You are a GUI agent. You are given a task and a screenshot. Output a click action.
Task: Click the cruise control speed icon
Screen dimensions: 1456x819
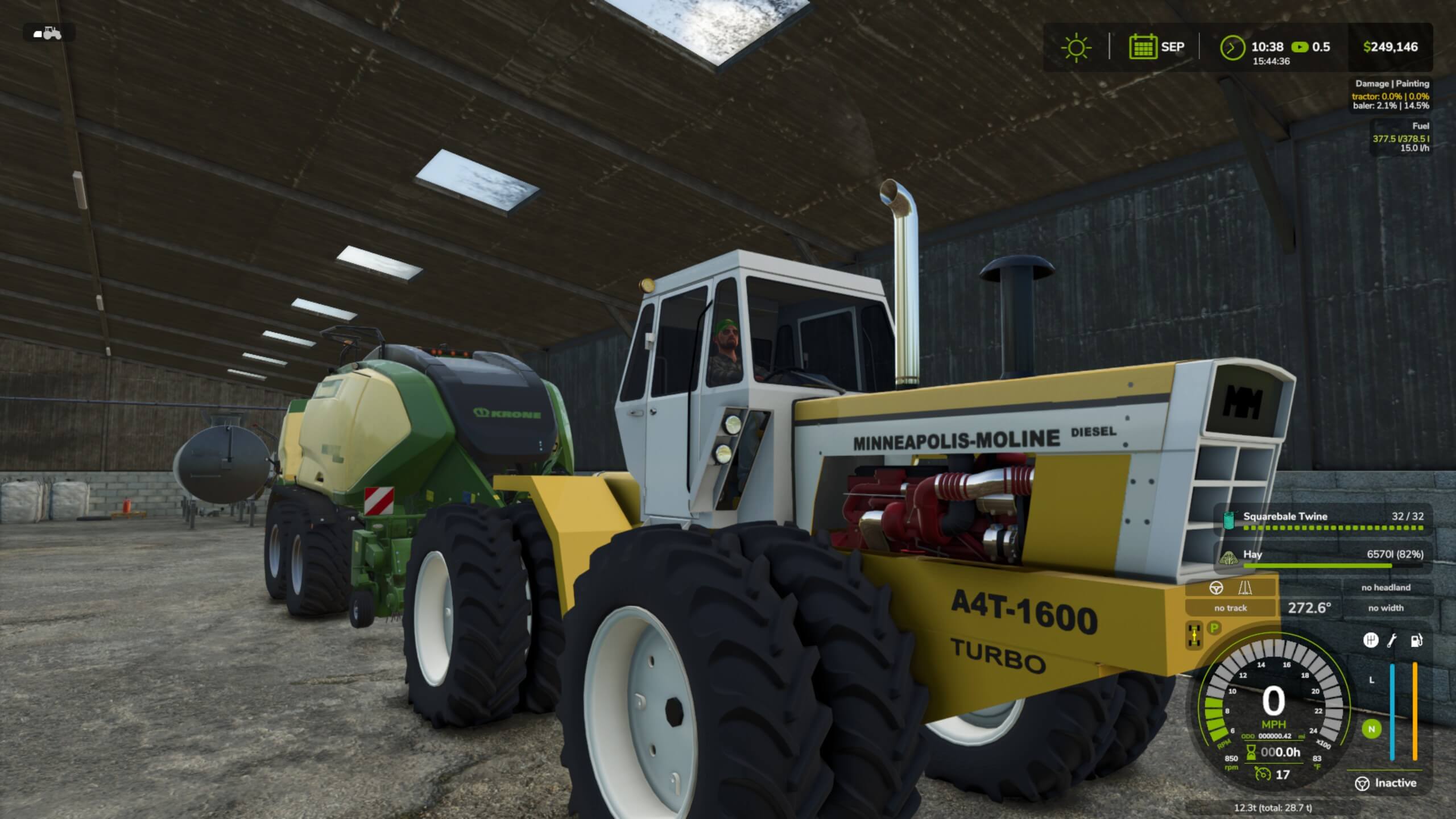point(1263,775)
